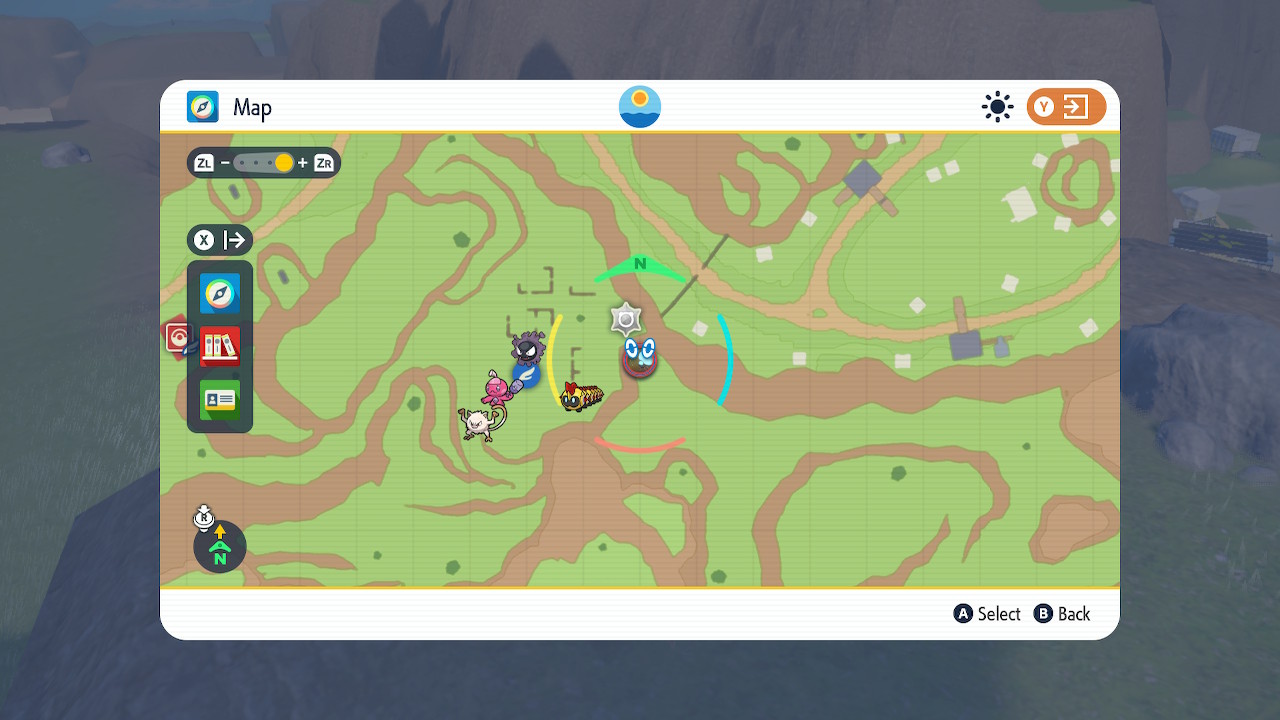The image size is (1280, 720).
Task: Click the B Back prompt
Action: tap(1062, 614)
